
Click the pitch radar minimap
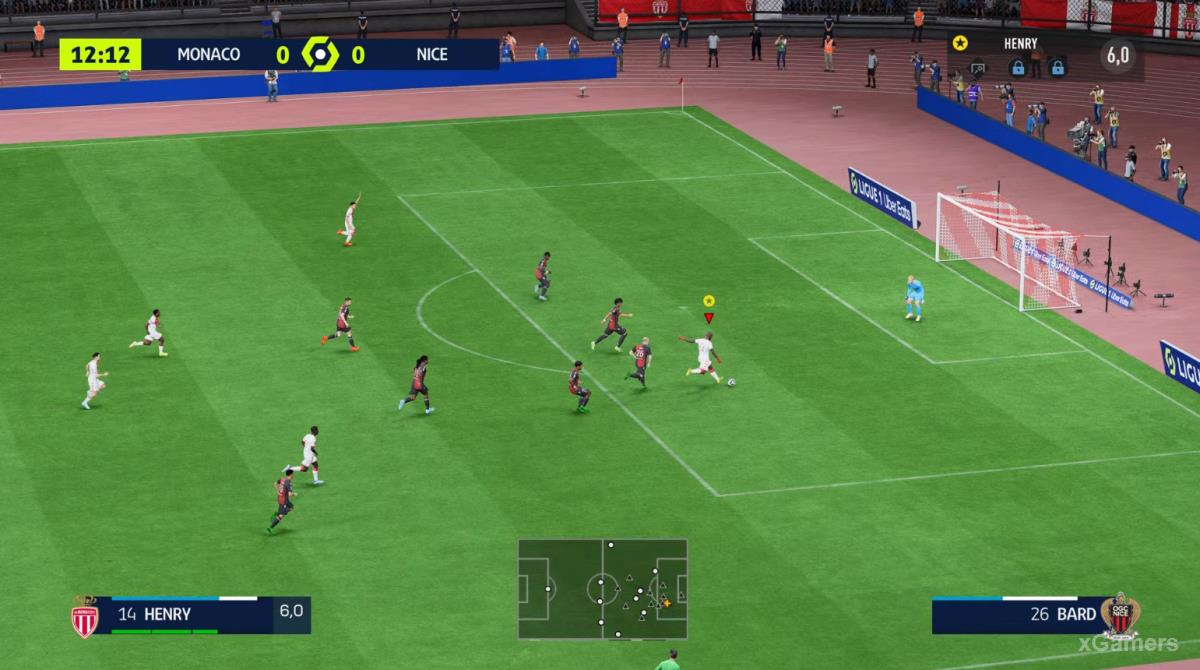(x=602, y=589)
